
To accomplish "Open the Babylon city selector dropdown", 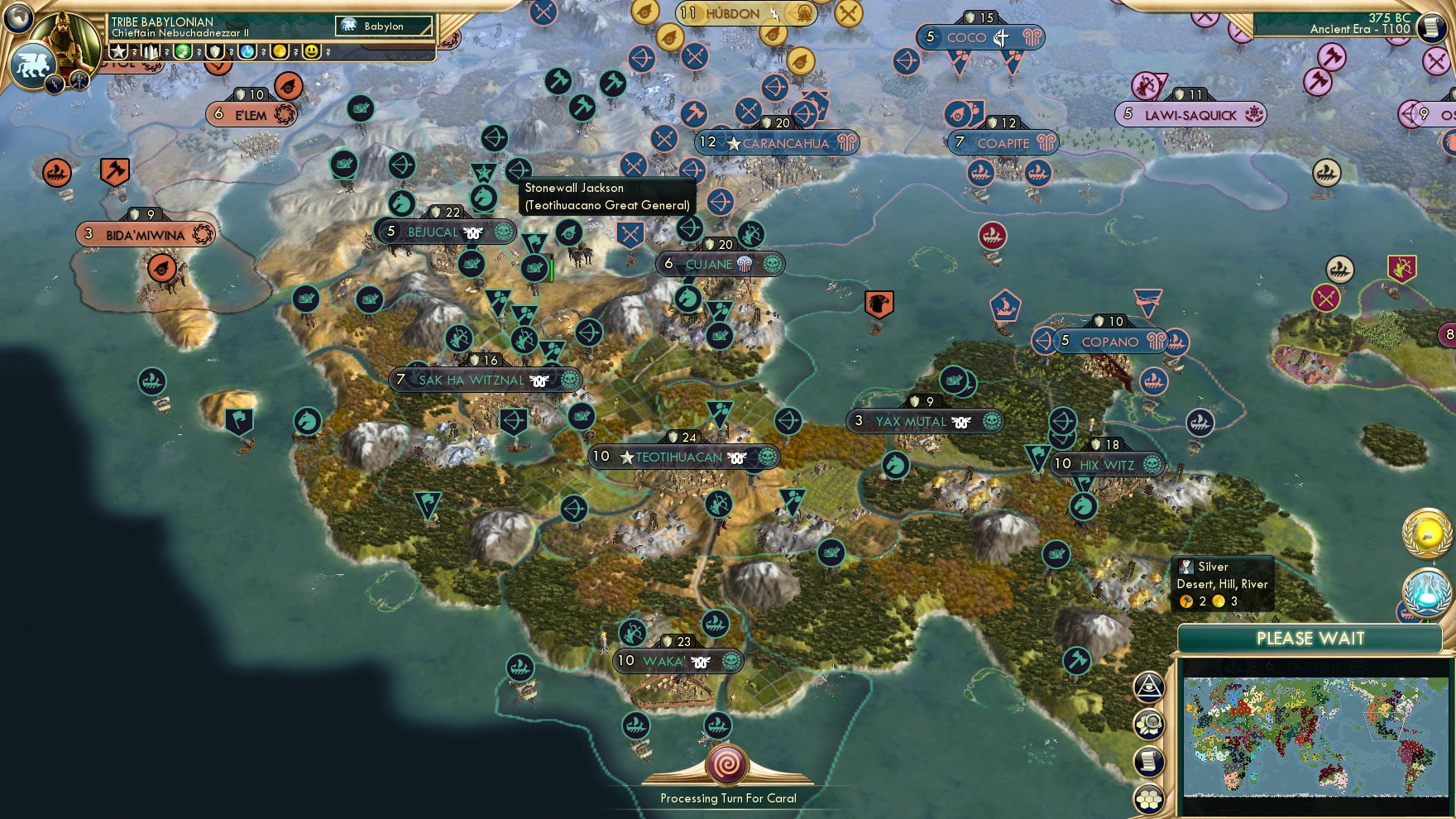I will pos(384,26).
